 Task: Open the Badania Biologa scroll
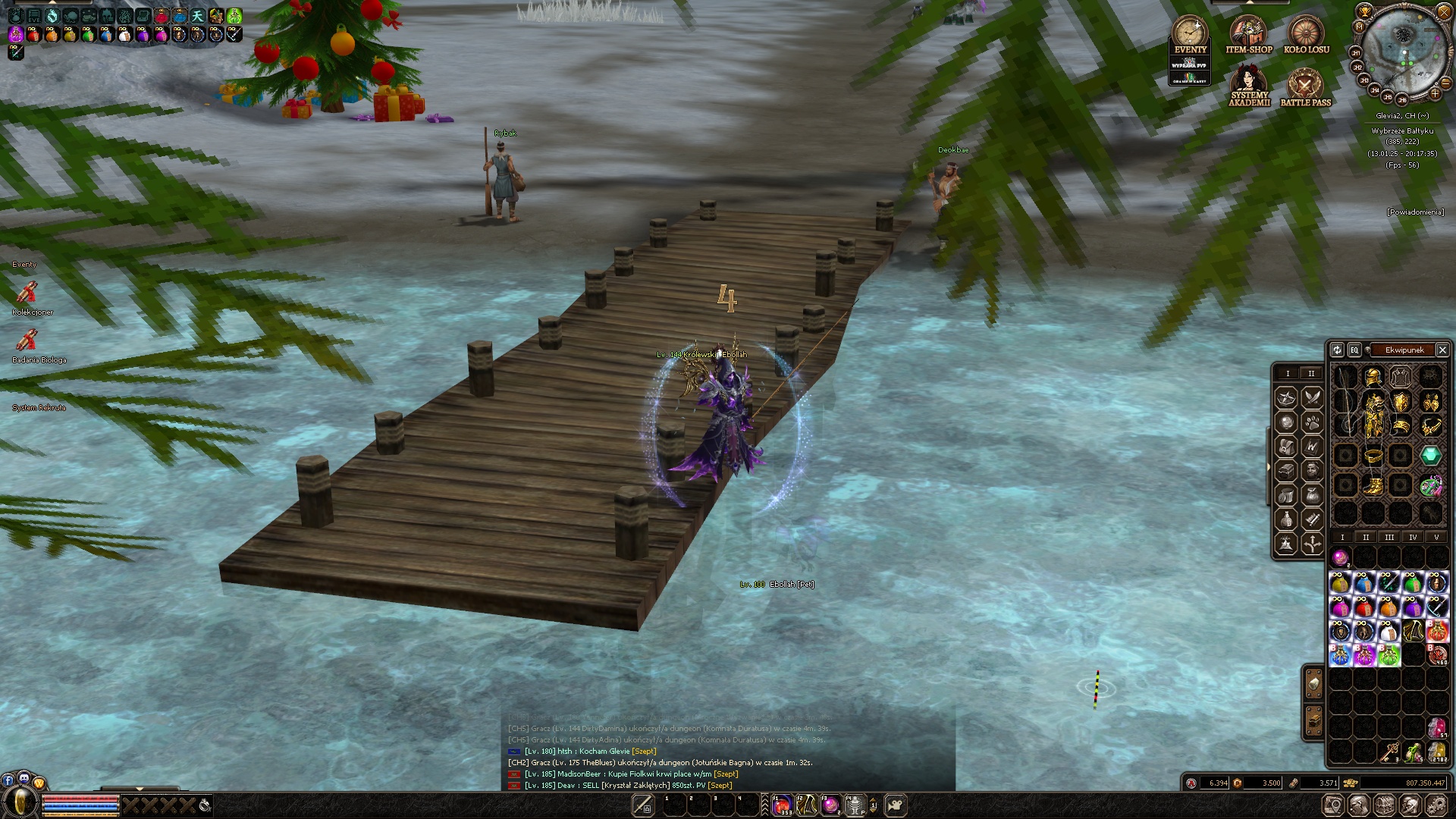coord(27,340)
